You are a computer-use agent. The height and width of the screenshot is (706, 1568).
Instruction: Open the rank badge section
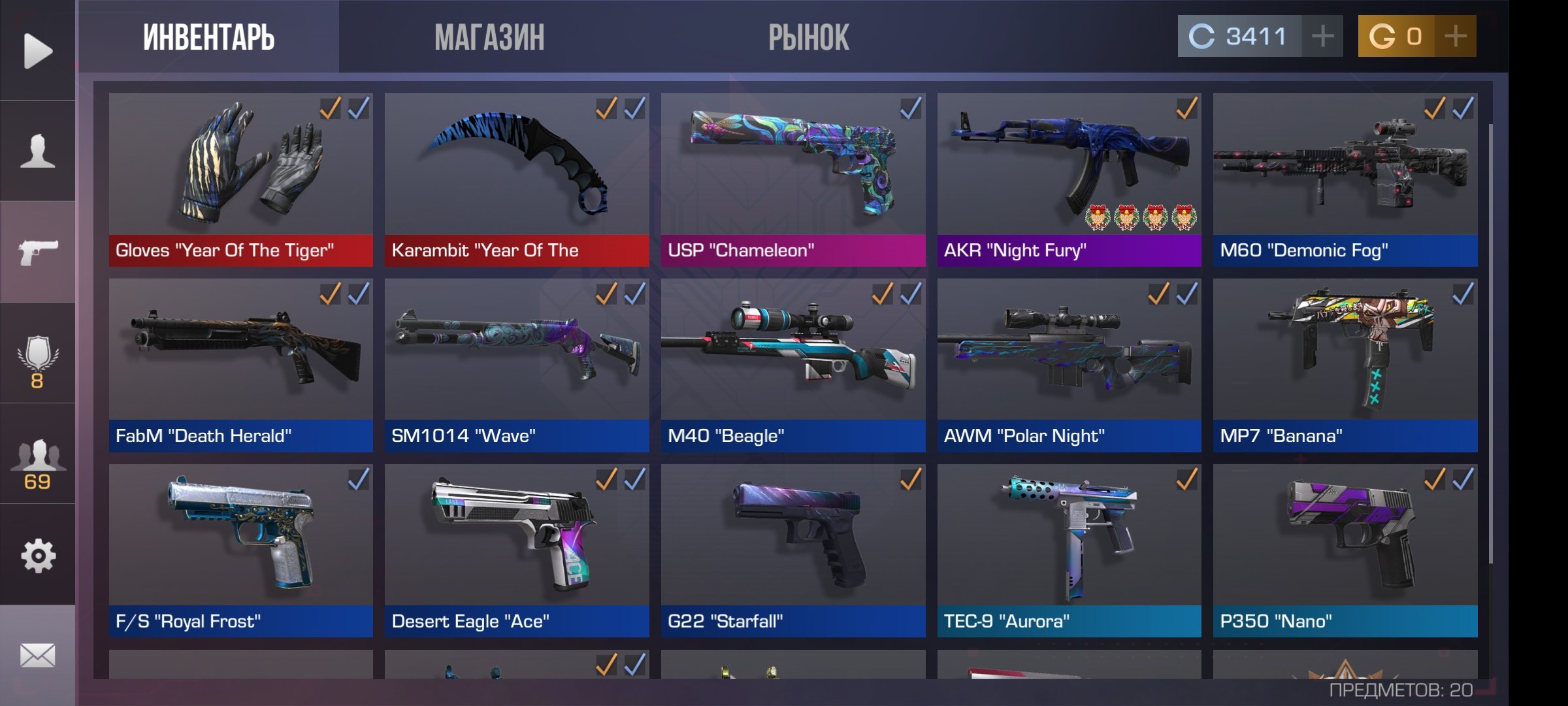pyautogui.click(x=37, y=360)
